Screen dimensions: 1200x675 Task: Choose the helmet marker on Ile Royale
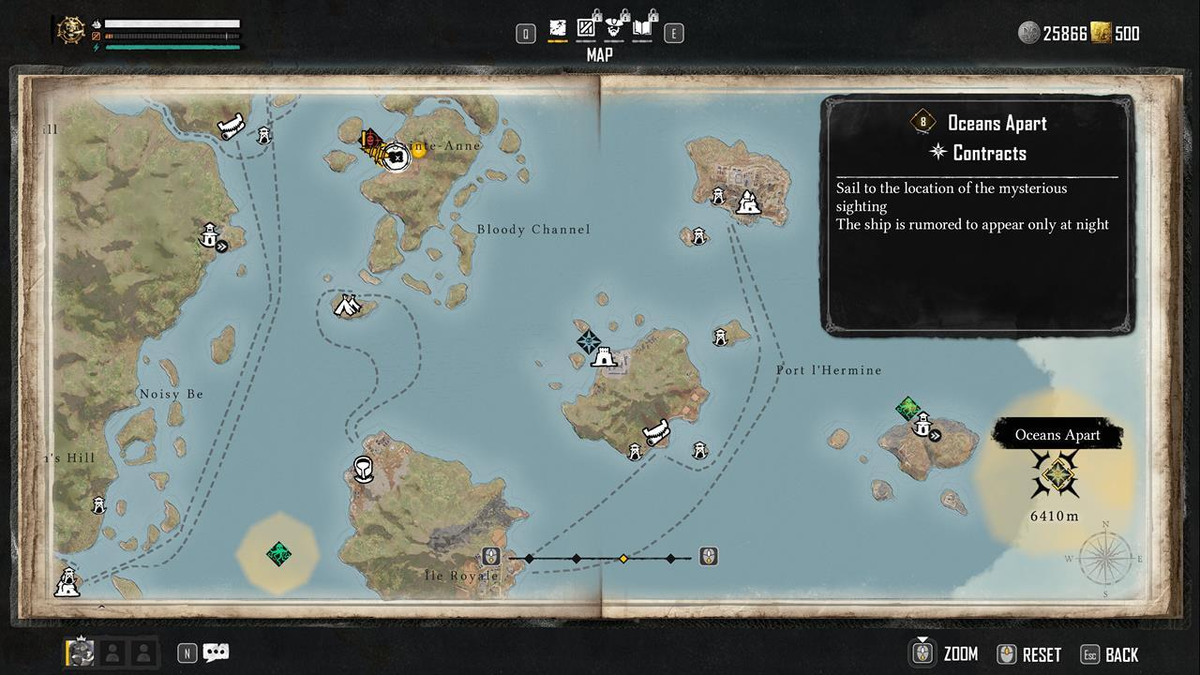[364, 469]
